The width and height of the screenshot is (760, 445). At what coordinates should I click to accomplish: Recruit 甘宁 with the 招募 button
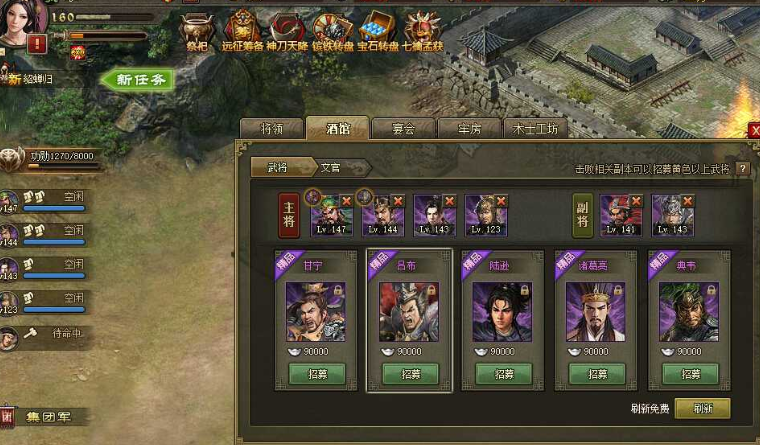click(x=316, y=374)
